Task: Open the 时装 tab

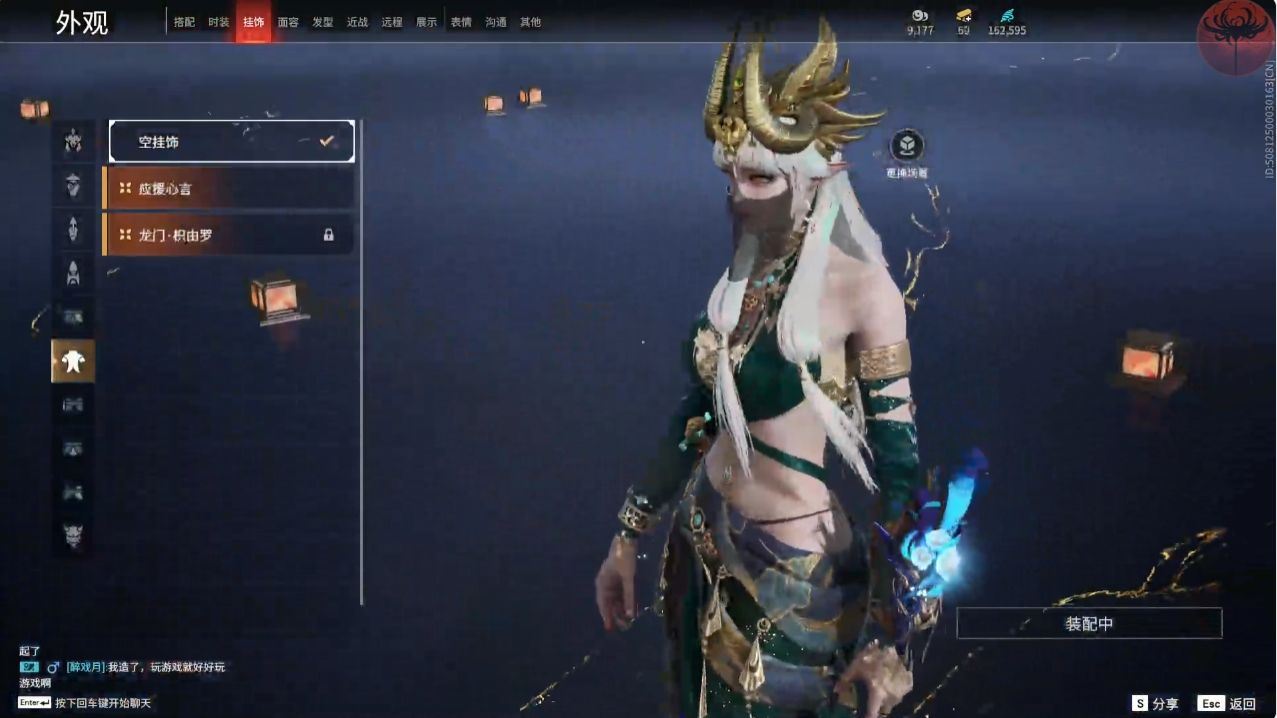Action: 218,22
